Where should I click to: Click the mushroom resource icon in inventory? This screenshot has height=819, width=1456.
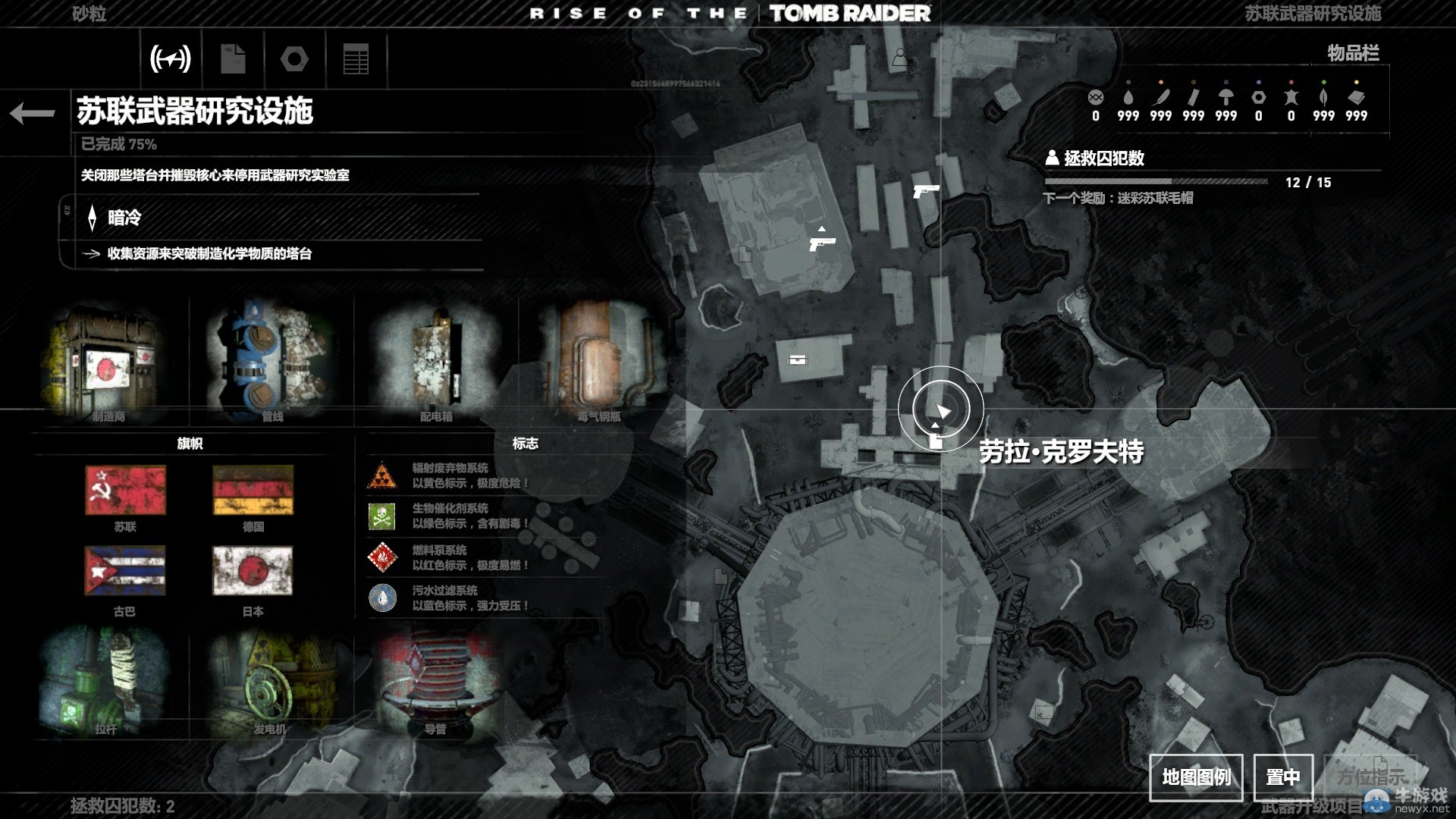[1225, 97]
